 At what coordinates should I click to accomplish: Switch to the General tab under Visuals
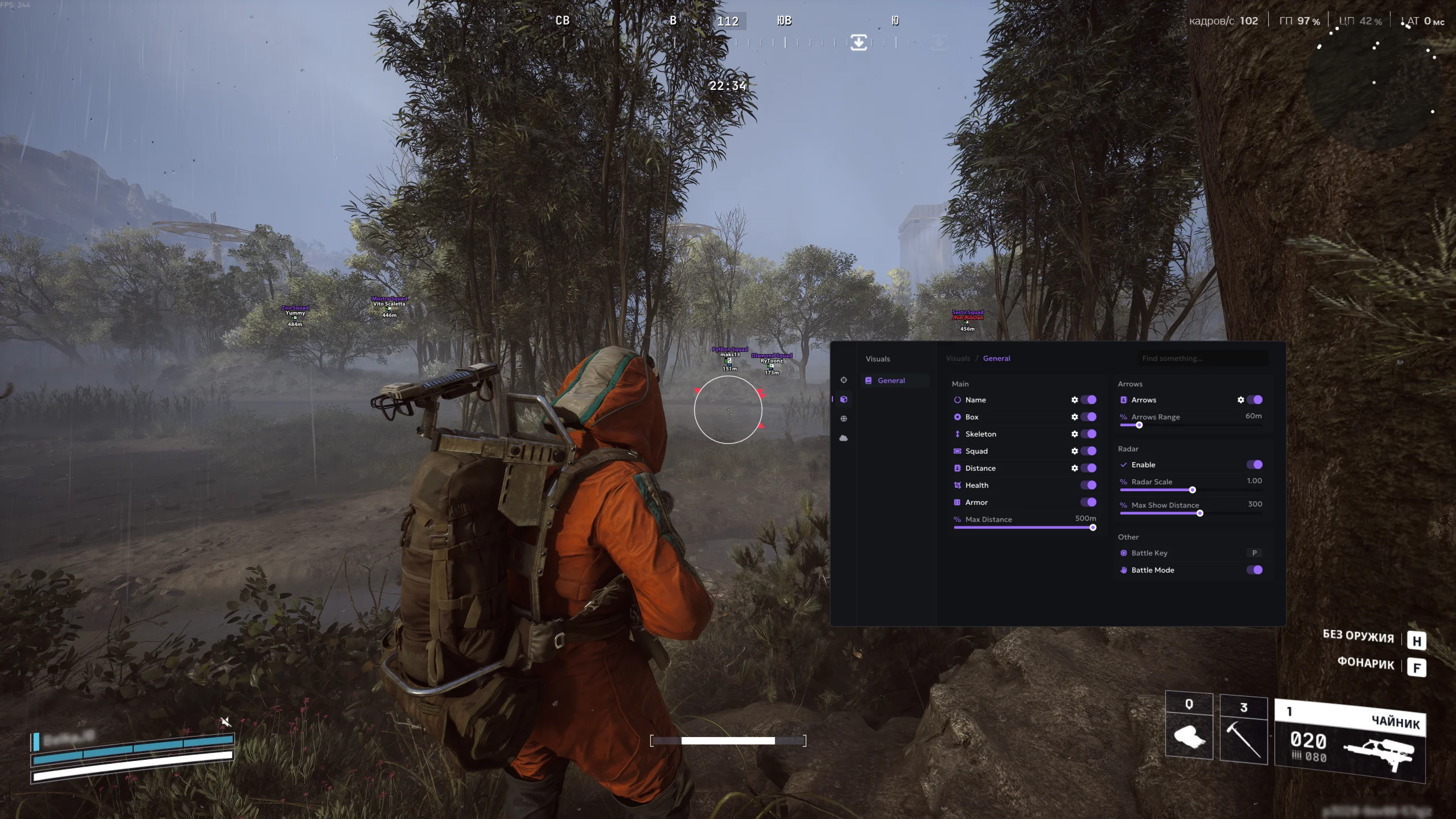tap(892, 380)
